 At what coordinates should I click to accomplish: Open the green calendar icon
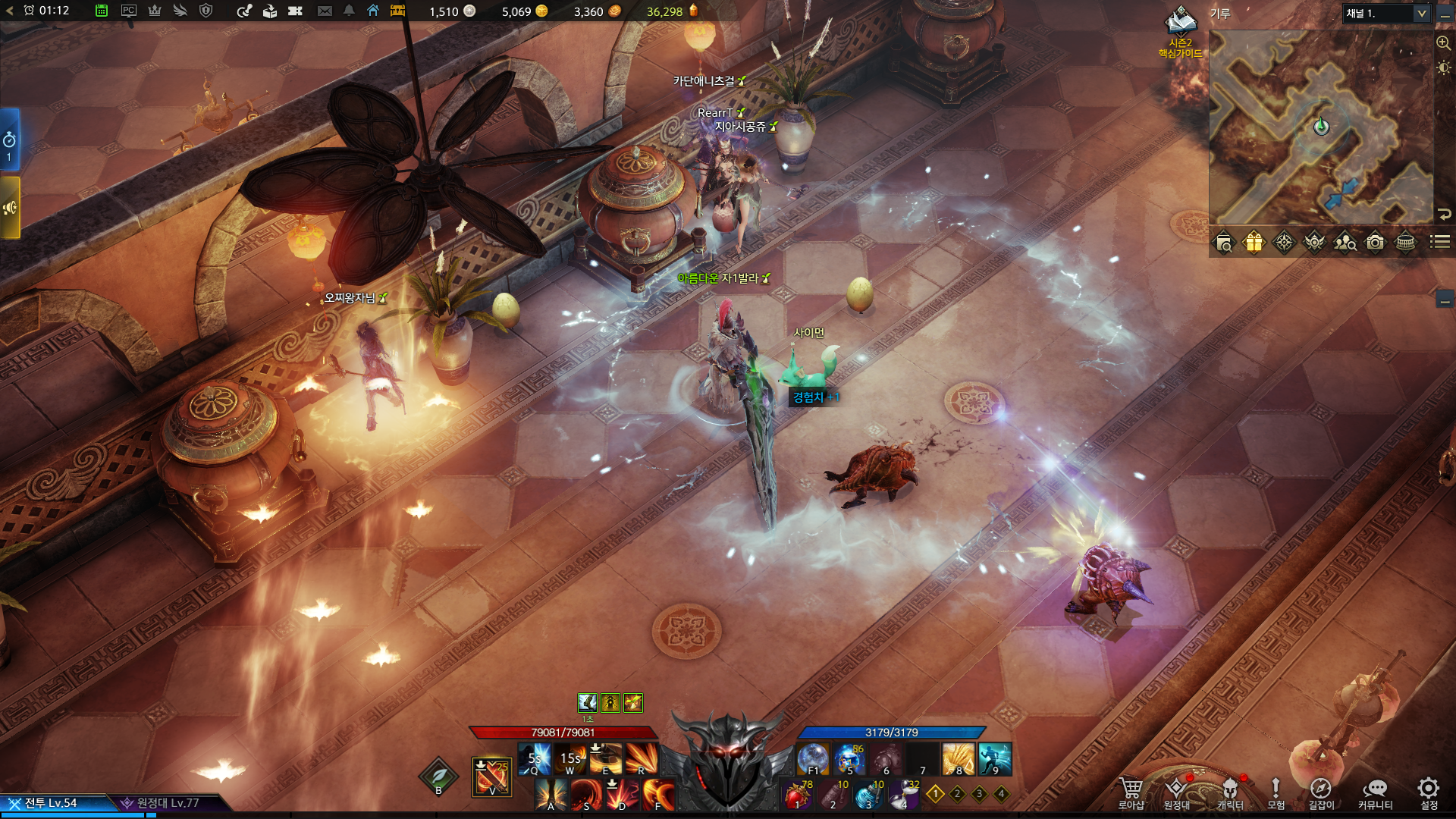102,11
